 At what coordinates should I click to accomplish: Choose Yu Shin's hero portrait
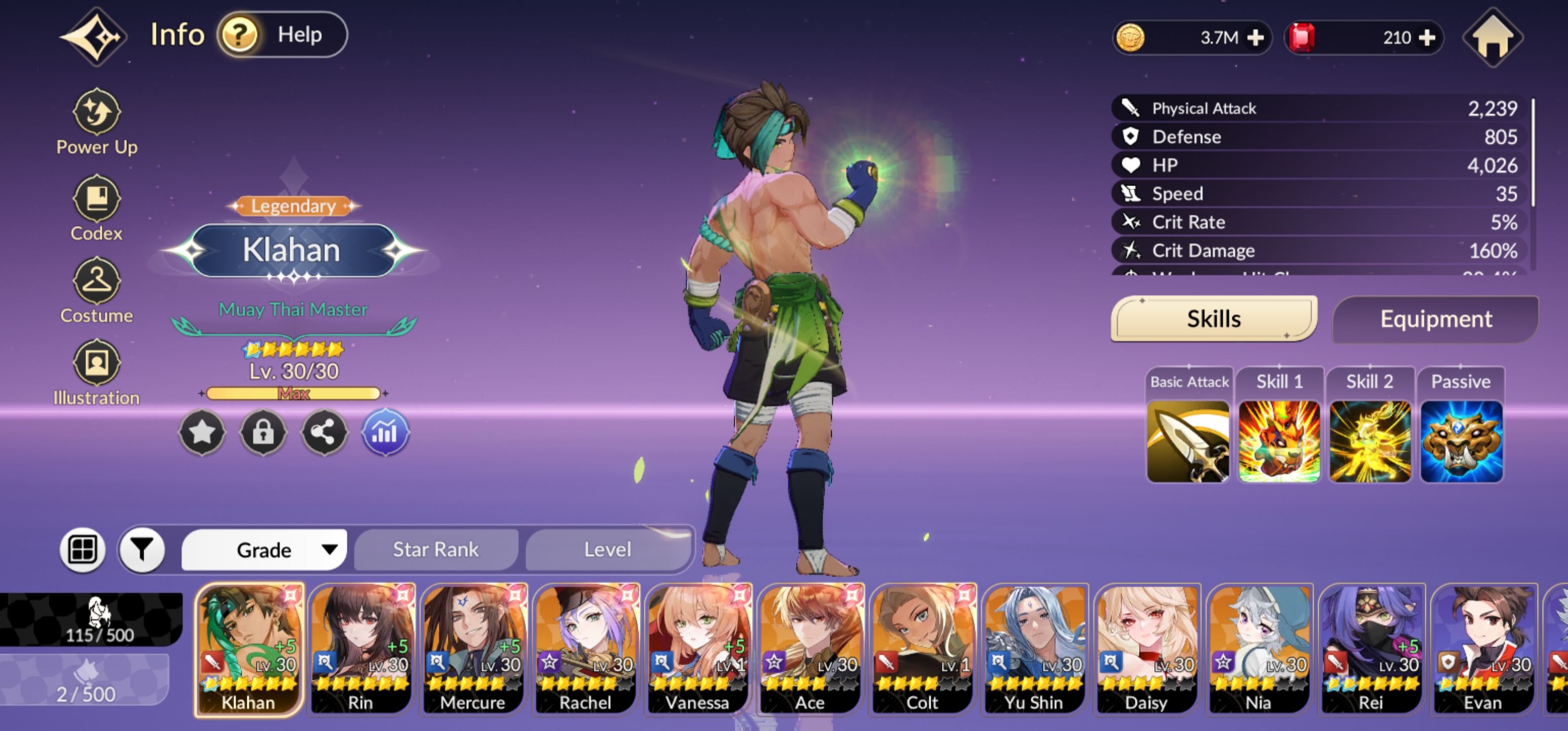pos(1034,648)
